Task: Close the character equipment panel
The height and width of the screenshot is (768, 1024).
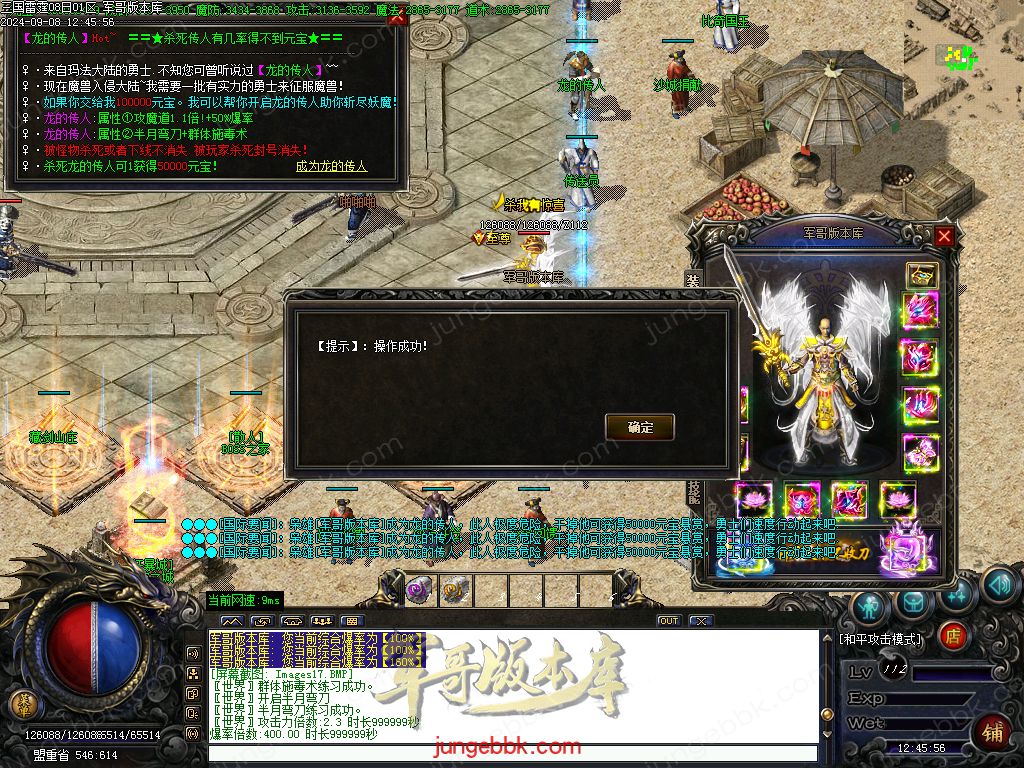Action: pos(944,236)
